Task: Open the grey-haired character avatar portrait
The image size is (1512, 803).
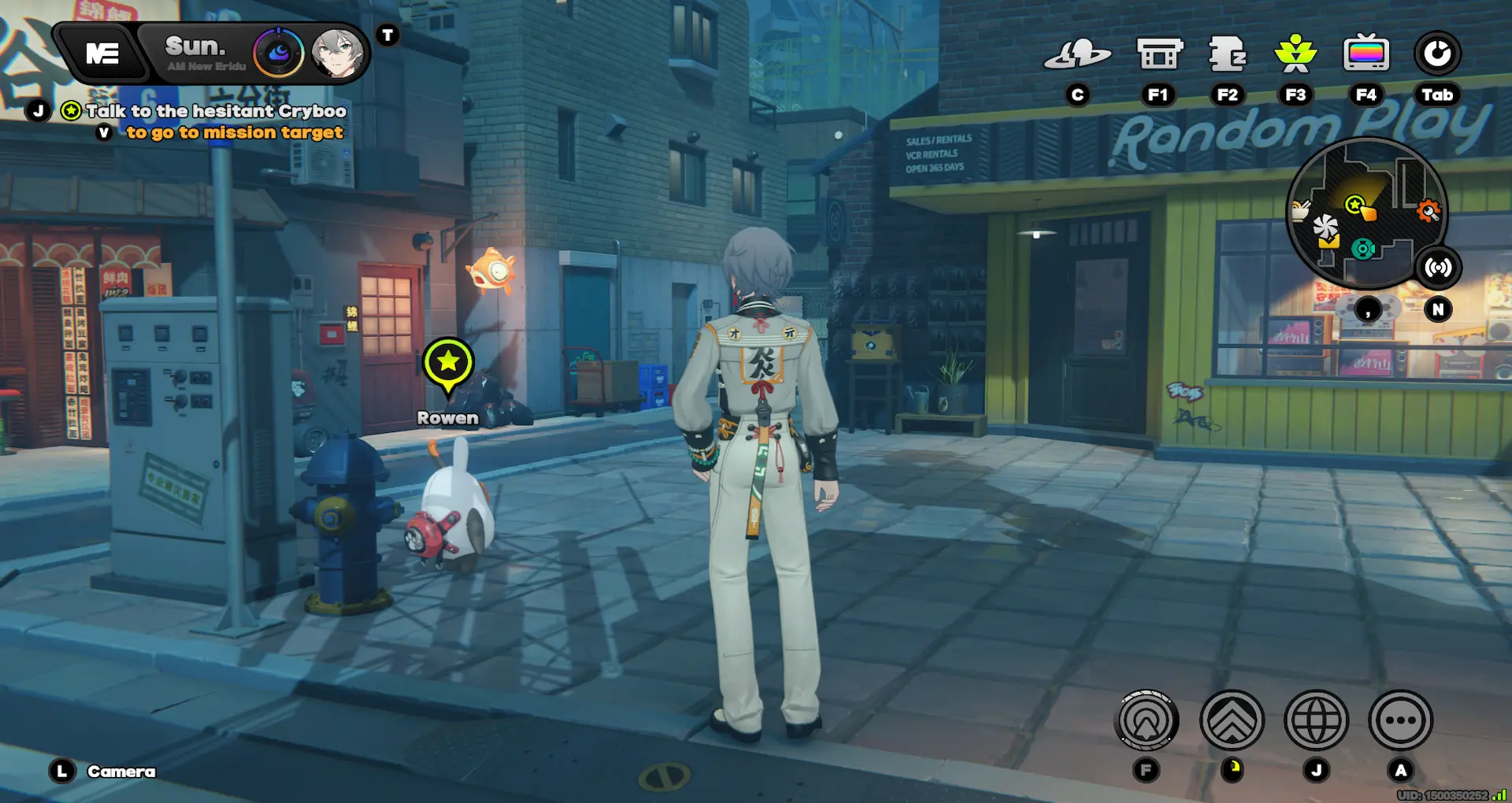Action: click(x=336, y=54)
